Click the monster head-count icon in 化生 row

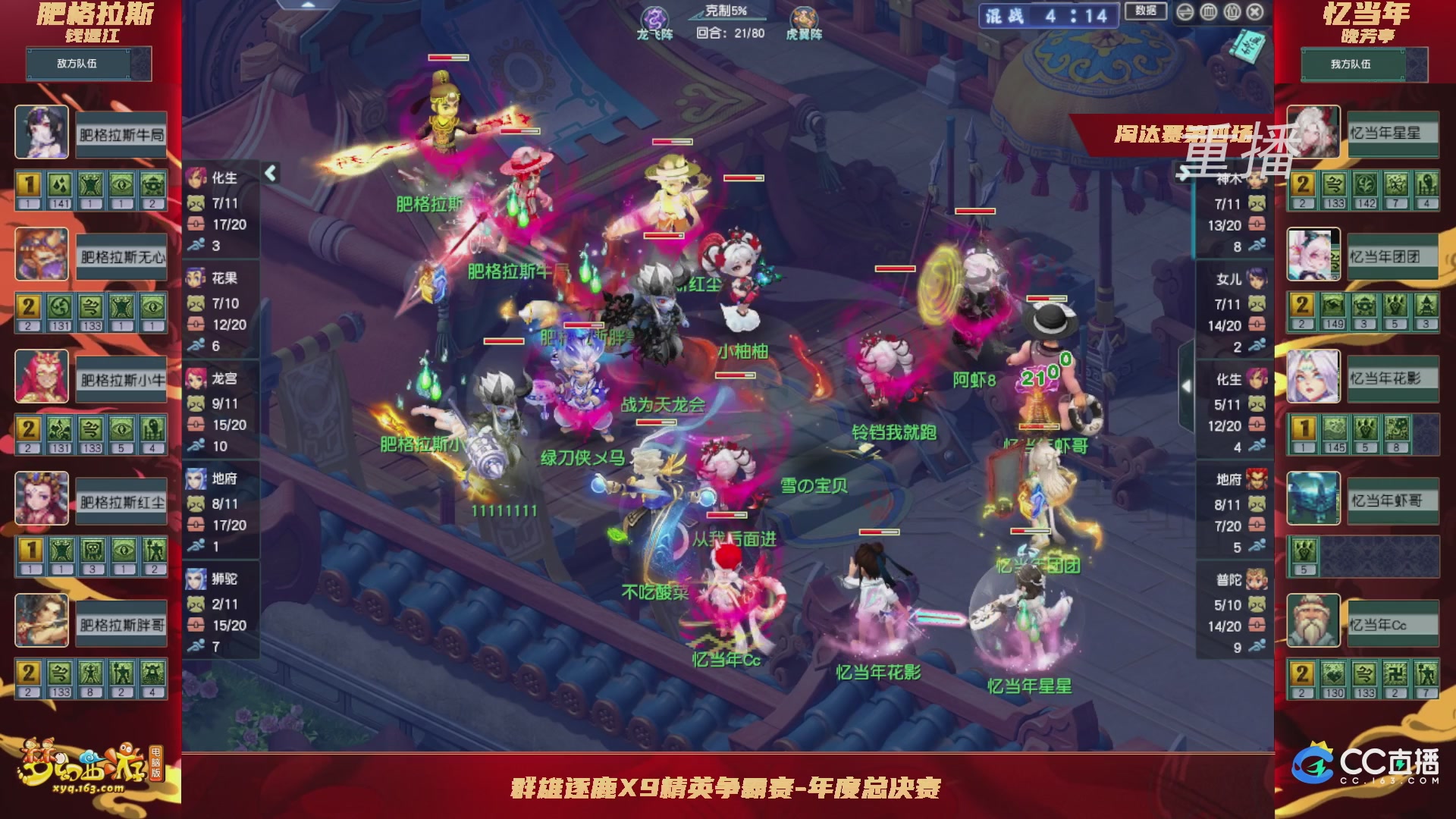[x=196, y=202]
